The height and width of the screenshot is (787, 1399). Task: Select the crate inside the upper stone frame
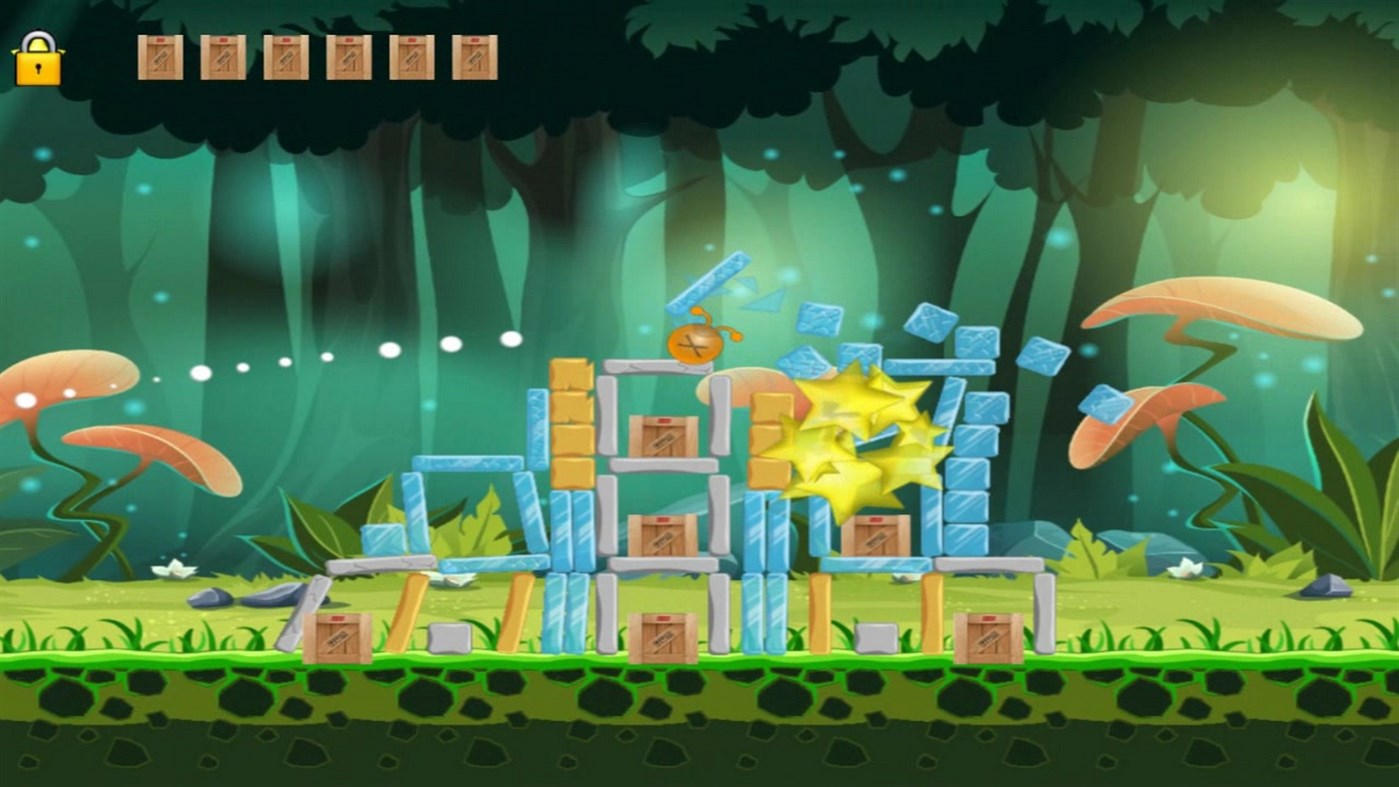click(x=660, y=435)
